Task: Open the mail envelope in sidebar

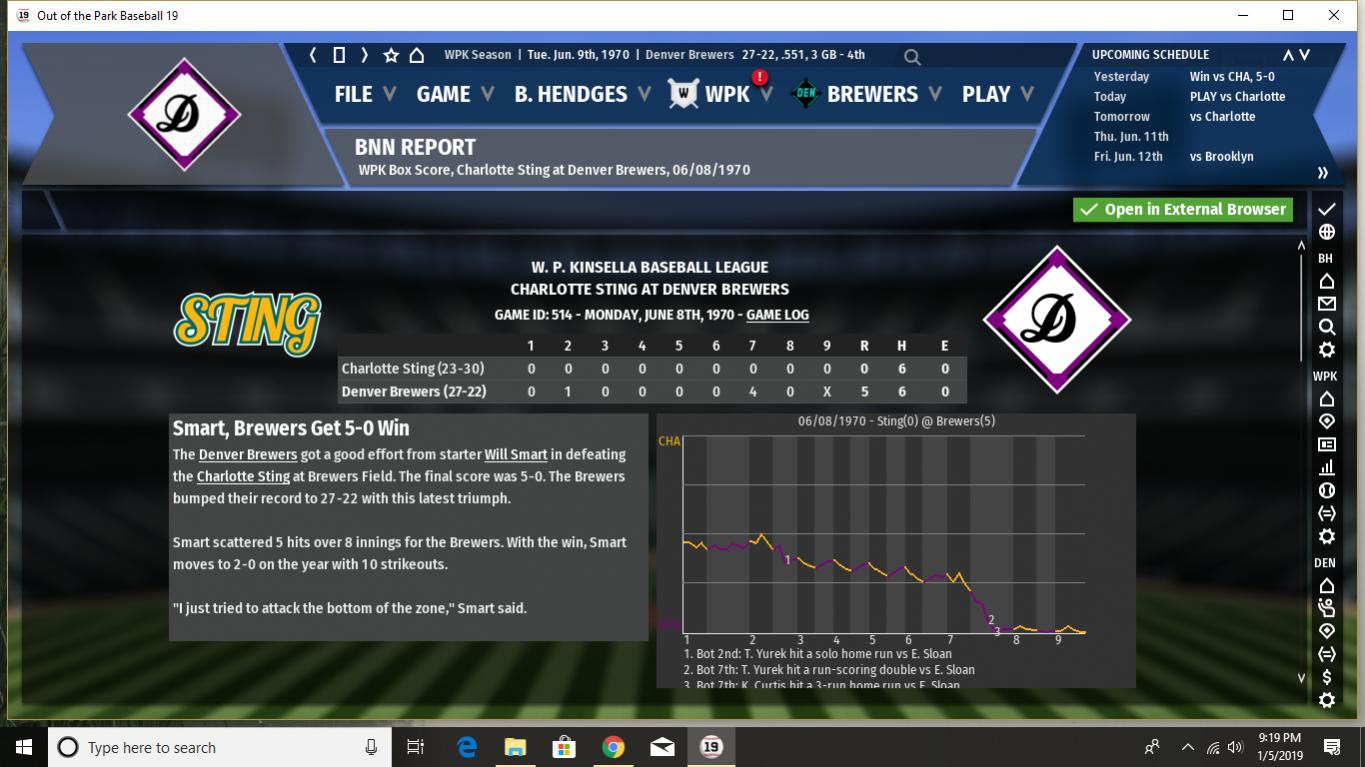Action: (1327, 303)
